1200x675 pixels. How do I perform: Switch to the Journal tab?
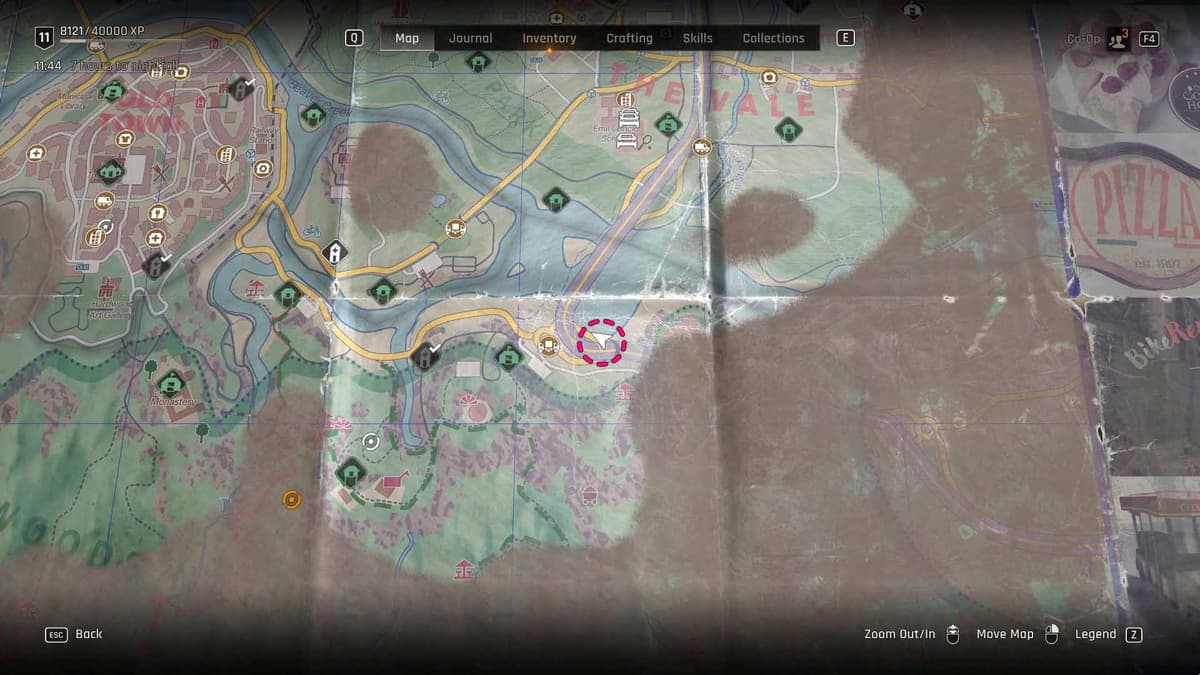[x=470, y=38]
